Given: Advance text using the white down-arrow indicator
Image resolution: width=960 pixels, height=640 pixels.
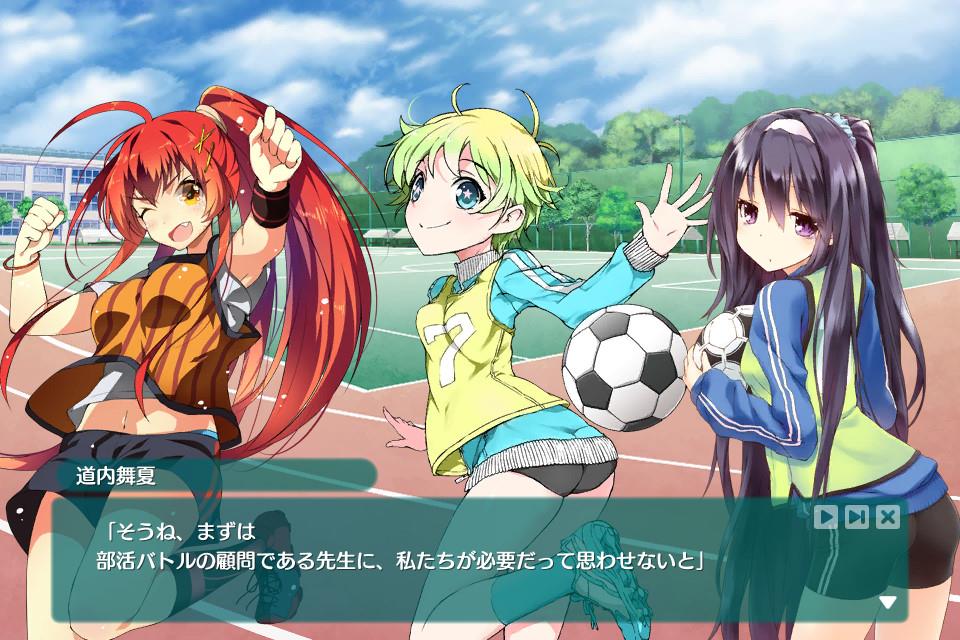Looking at the screenshot, I should coord(887,602).
